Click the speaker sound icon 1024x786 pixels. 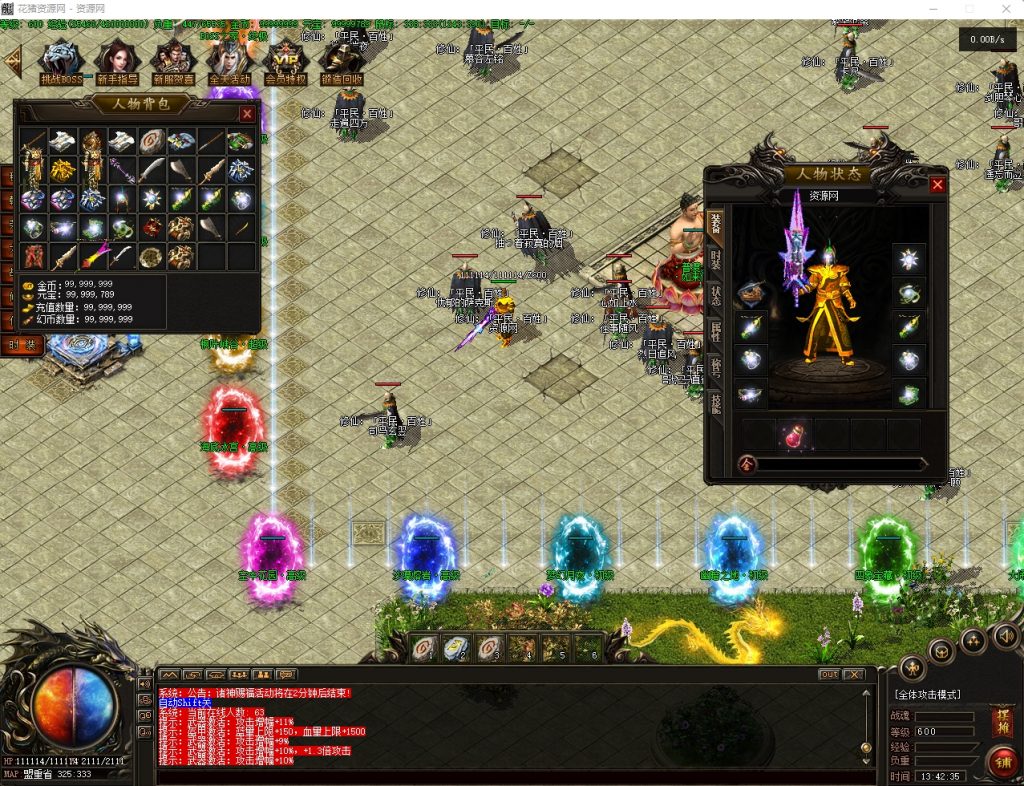coord(1005,635)
